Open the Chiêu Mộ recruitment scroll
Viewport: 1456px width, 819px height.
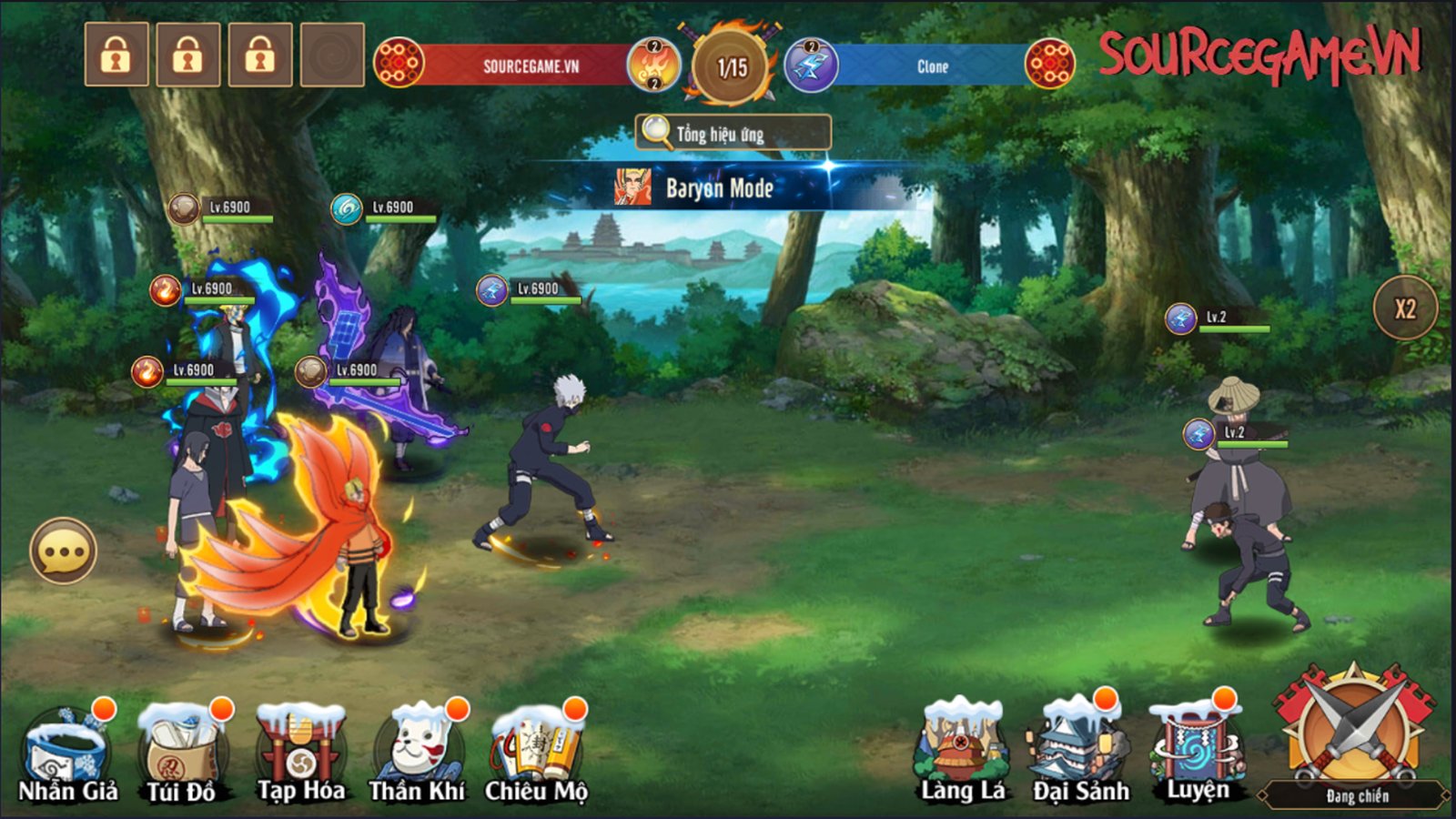point(537,742)
